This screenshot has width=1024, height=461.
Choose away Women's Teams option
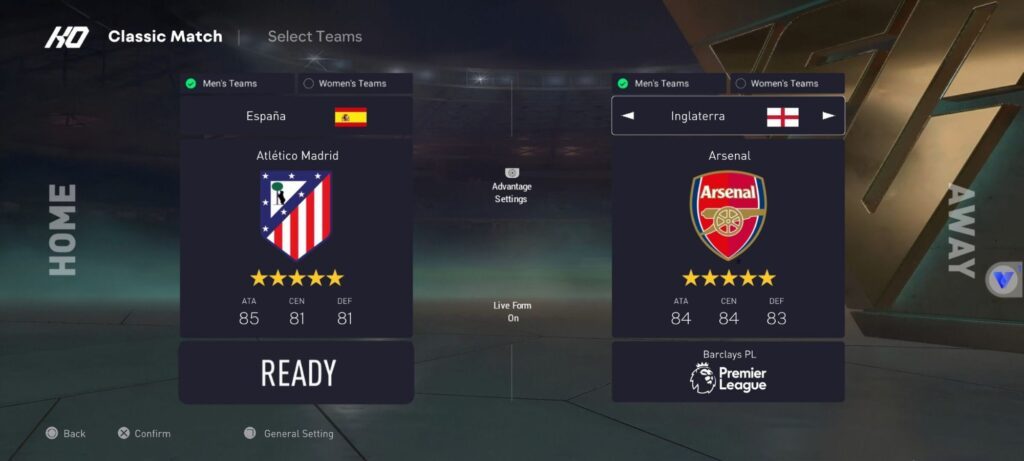point(784,84)
